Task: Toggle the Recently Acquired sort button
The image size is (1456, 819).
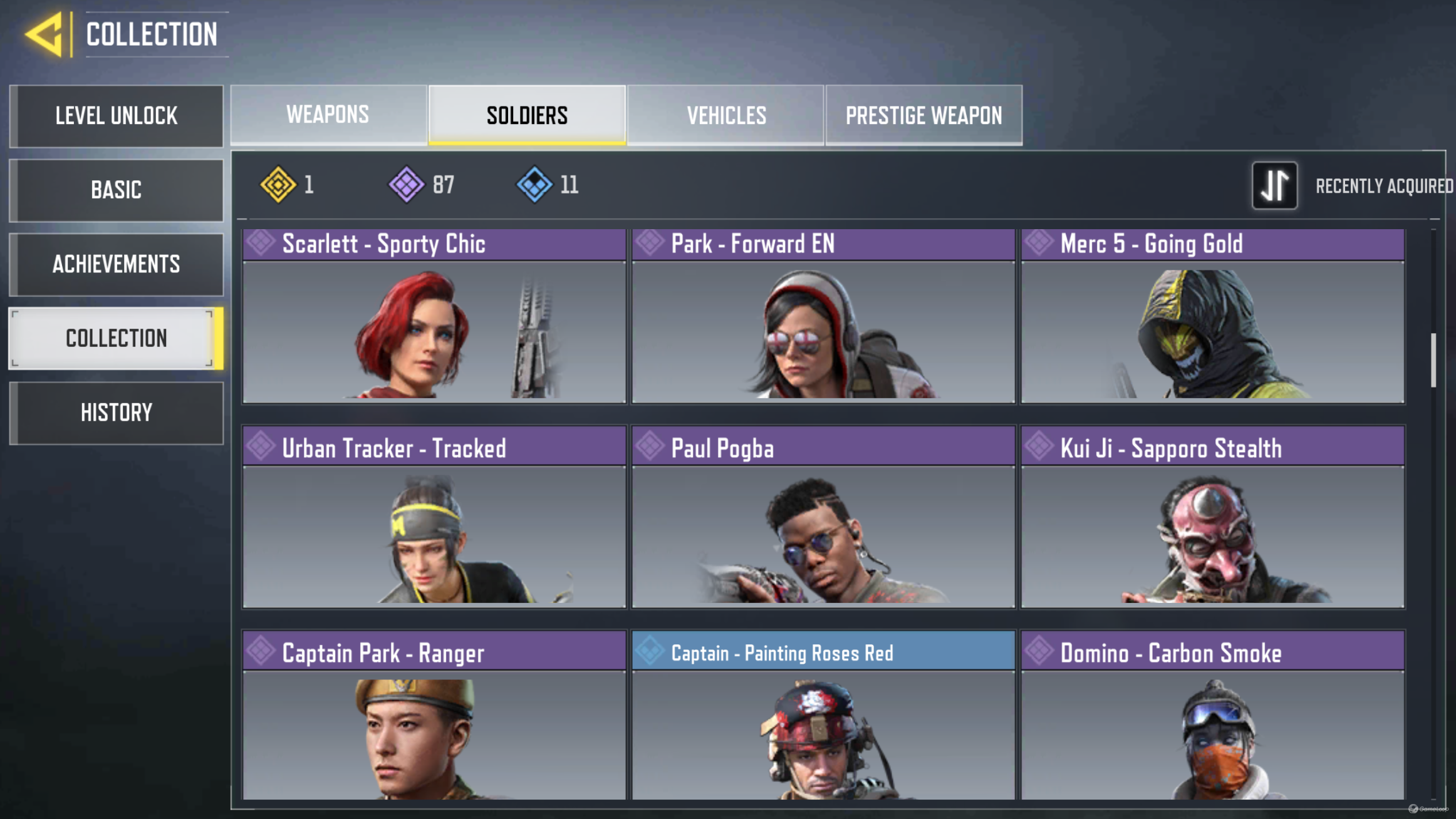Action: [1274, 185]
